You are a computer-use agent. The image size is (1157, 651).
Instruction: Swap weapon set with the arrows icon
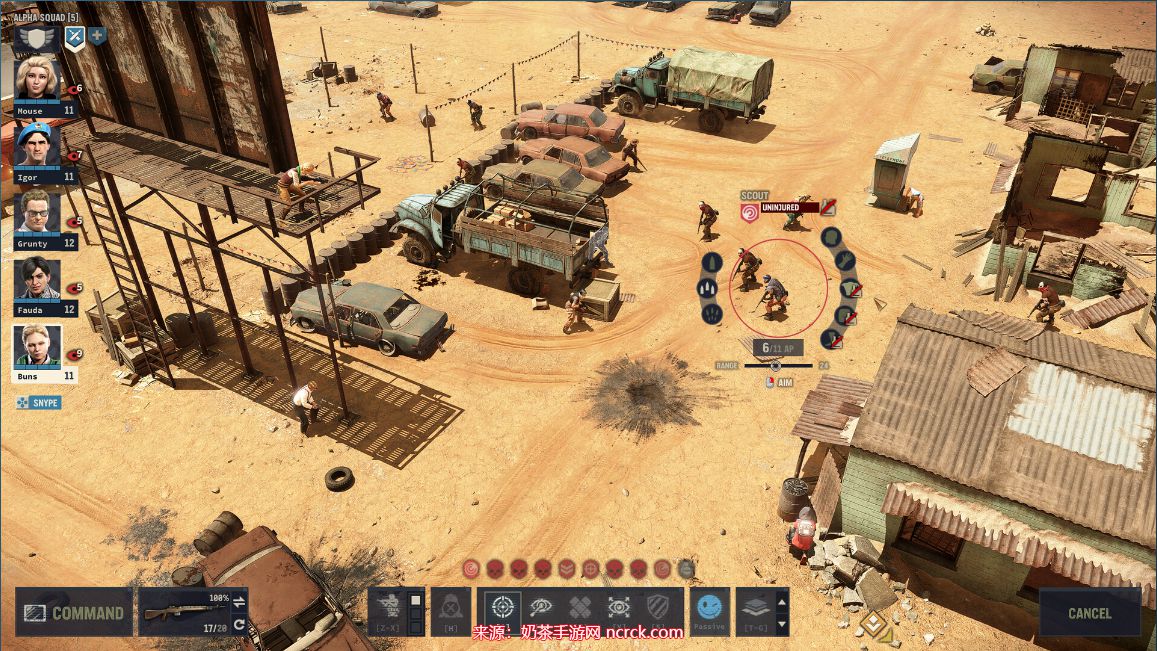[240, 601]
